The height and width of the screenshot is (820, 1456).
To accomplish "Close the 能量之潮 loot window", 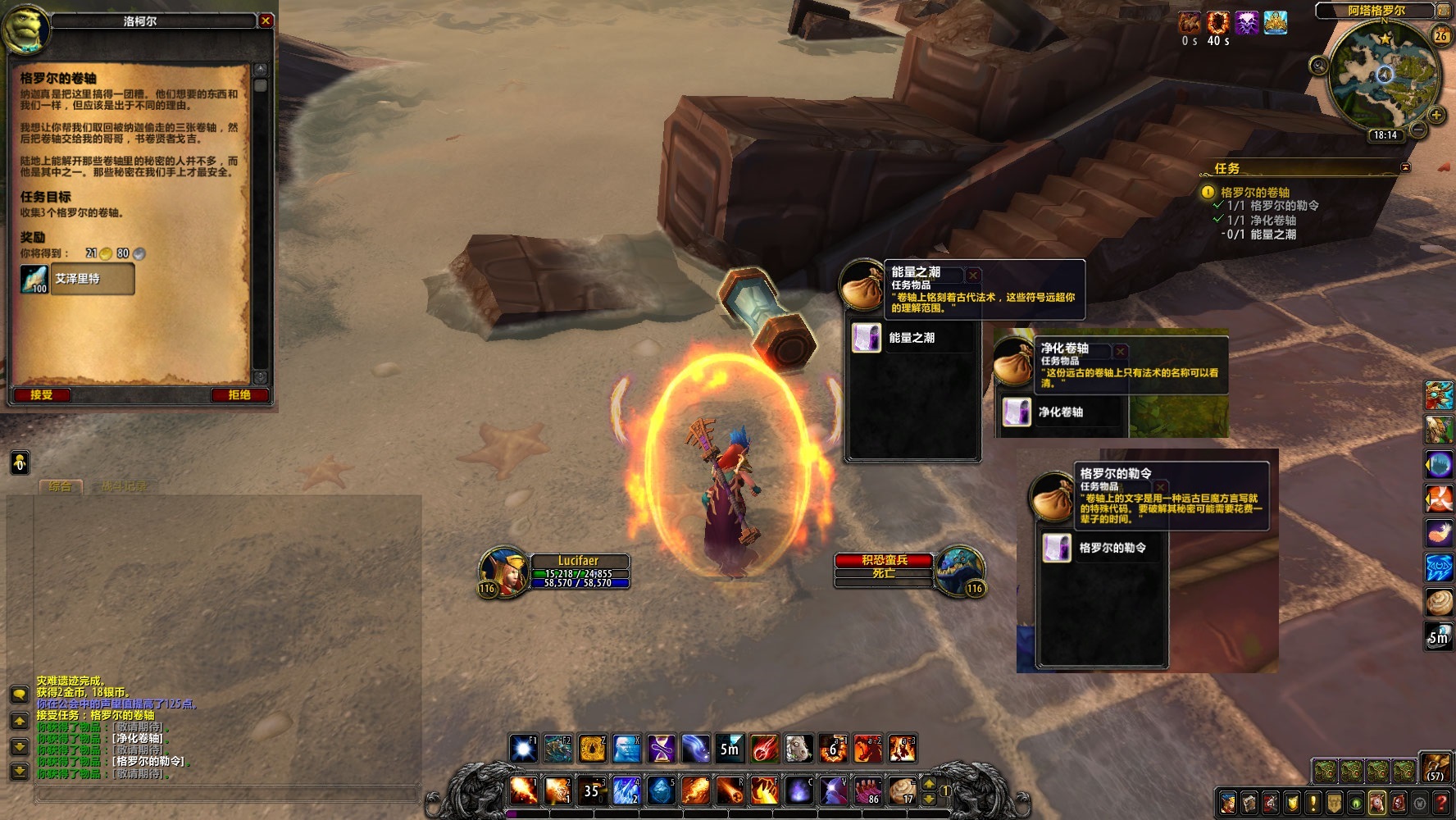I will (973, 275).
